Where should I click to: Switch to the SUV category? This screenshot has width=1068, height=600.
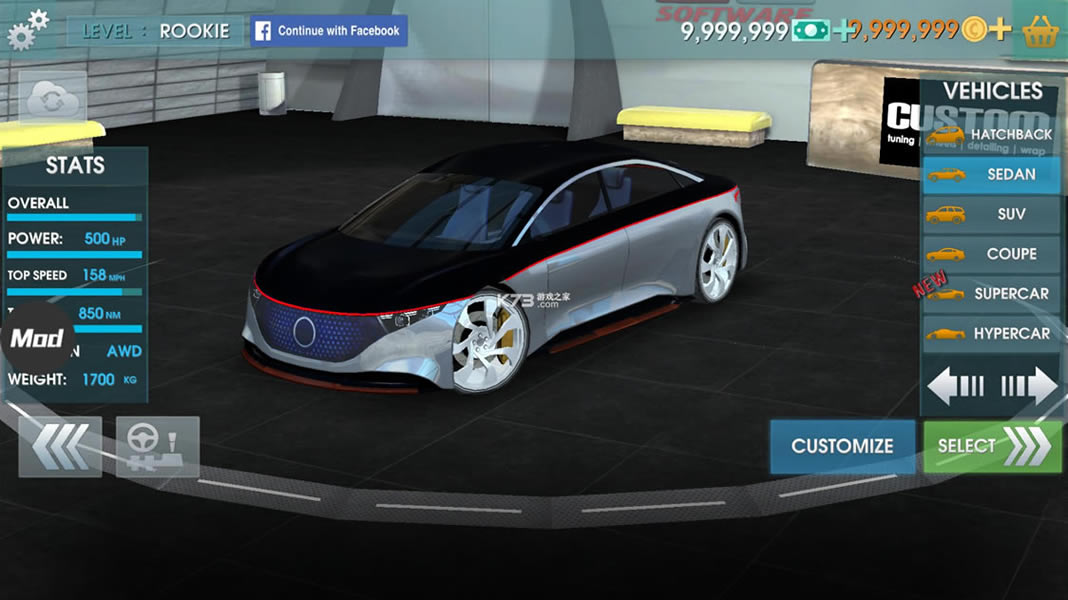(991, 214)
